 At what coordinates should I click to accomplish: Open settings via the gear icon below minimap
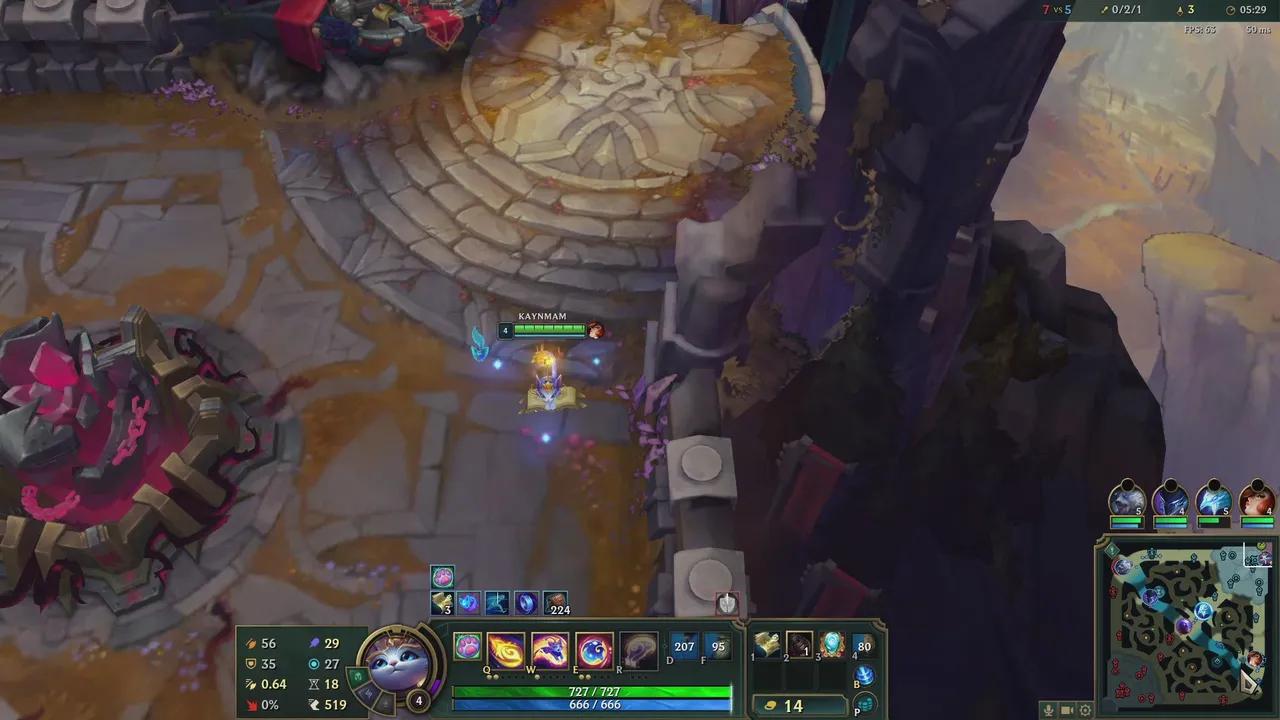[x=1086, y=709]
